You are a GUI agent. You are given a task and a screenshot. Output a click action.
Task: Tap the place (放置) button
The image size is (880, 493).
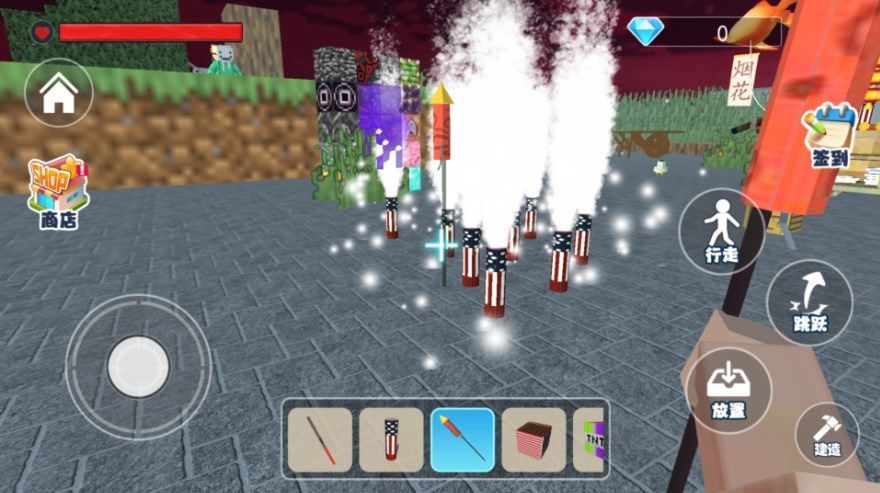click(x=729, y=390)
